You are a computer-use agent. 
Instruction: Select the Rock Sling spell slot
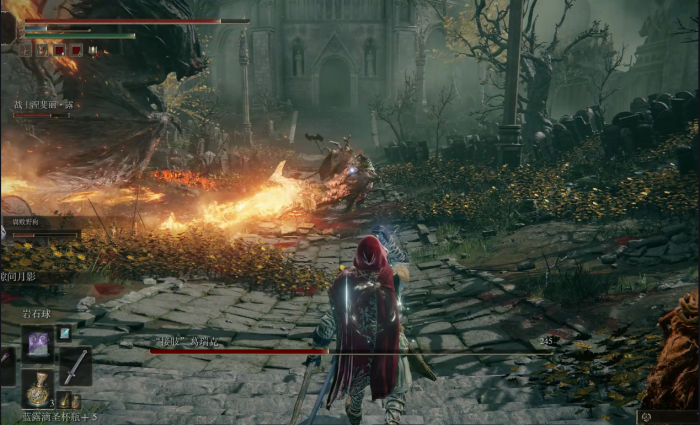click(38, 344)
